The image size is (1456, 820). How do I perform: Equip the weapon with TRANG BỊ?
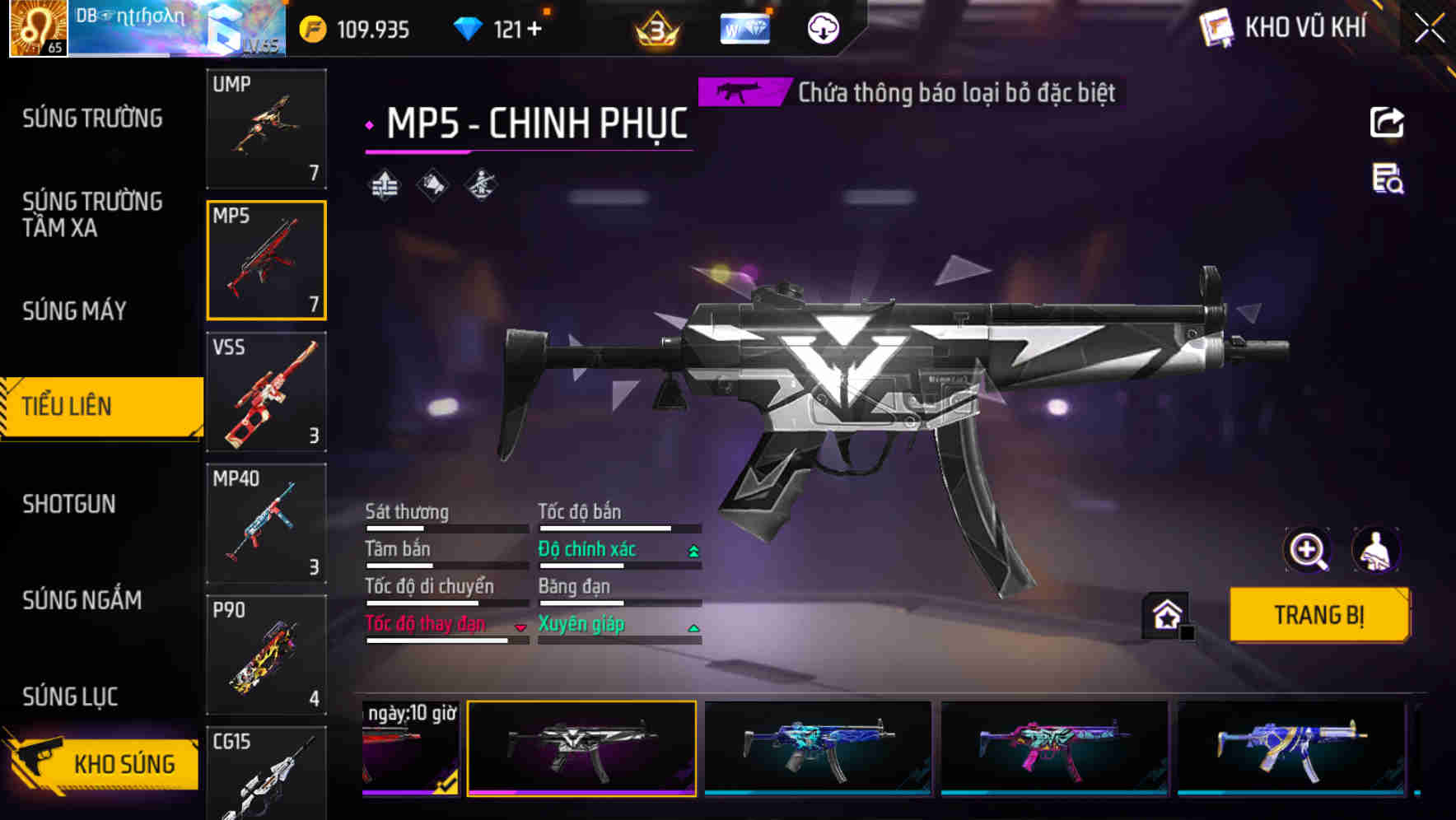point(1318,615)
